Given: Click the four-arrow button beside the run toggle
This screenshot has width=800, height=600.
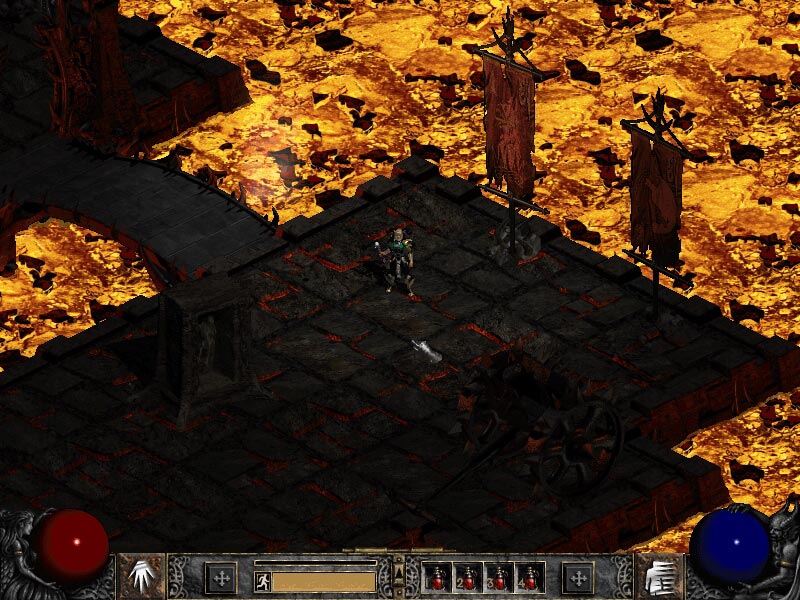Looking at the screenshot, I should 220,577.
